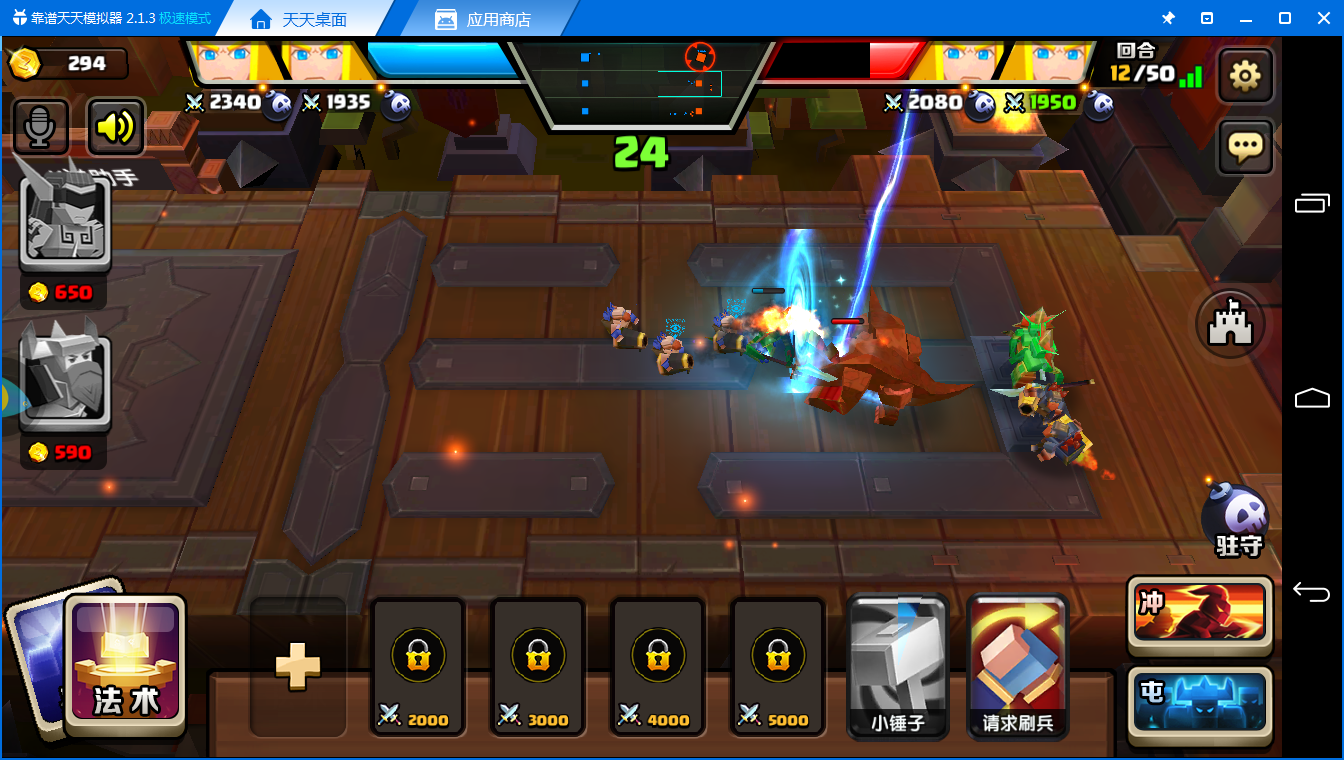Select the locked 3000 power slot
This screenshot has height=760, width=1344.
538,667
